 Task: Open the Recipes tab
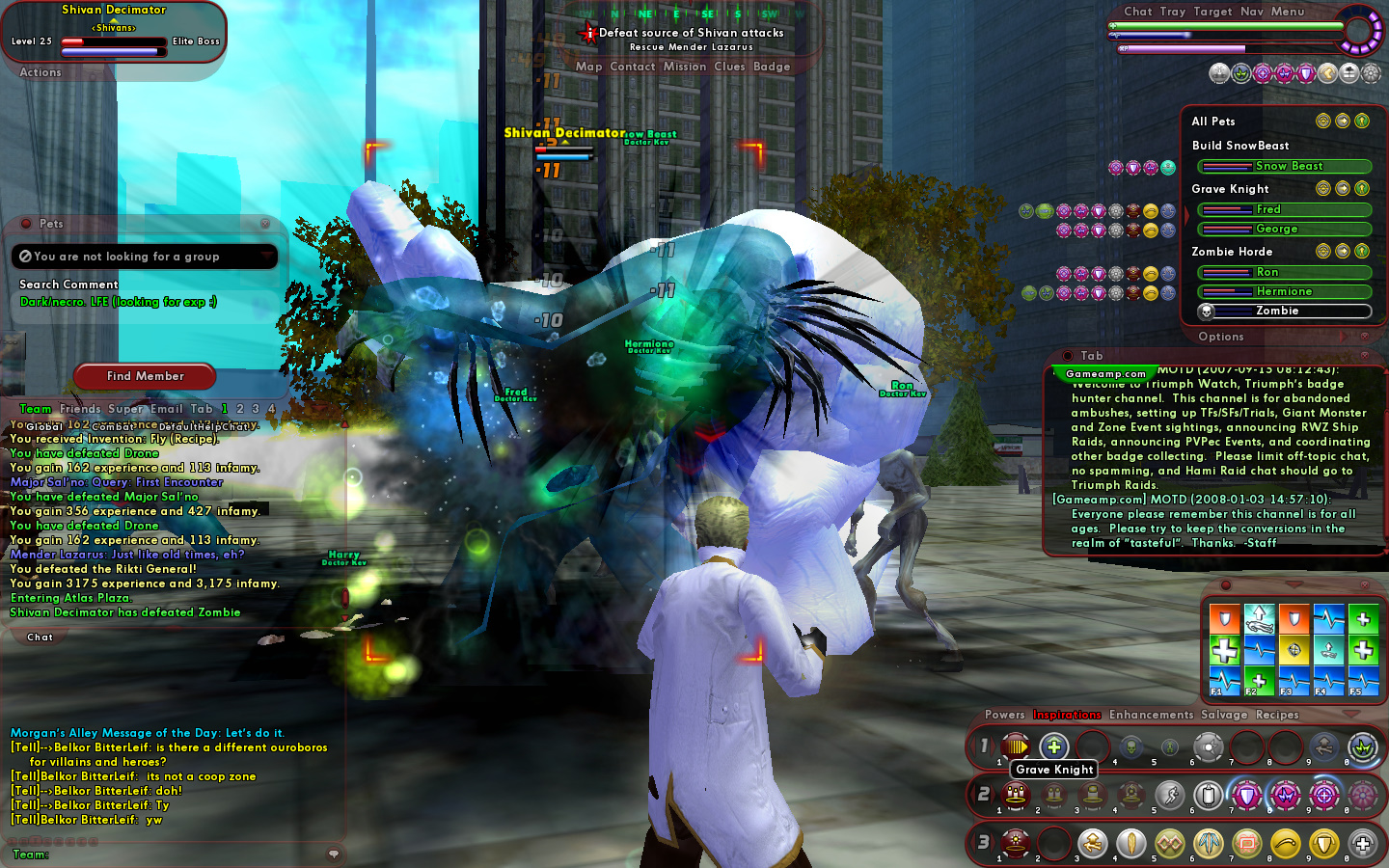1277,715
